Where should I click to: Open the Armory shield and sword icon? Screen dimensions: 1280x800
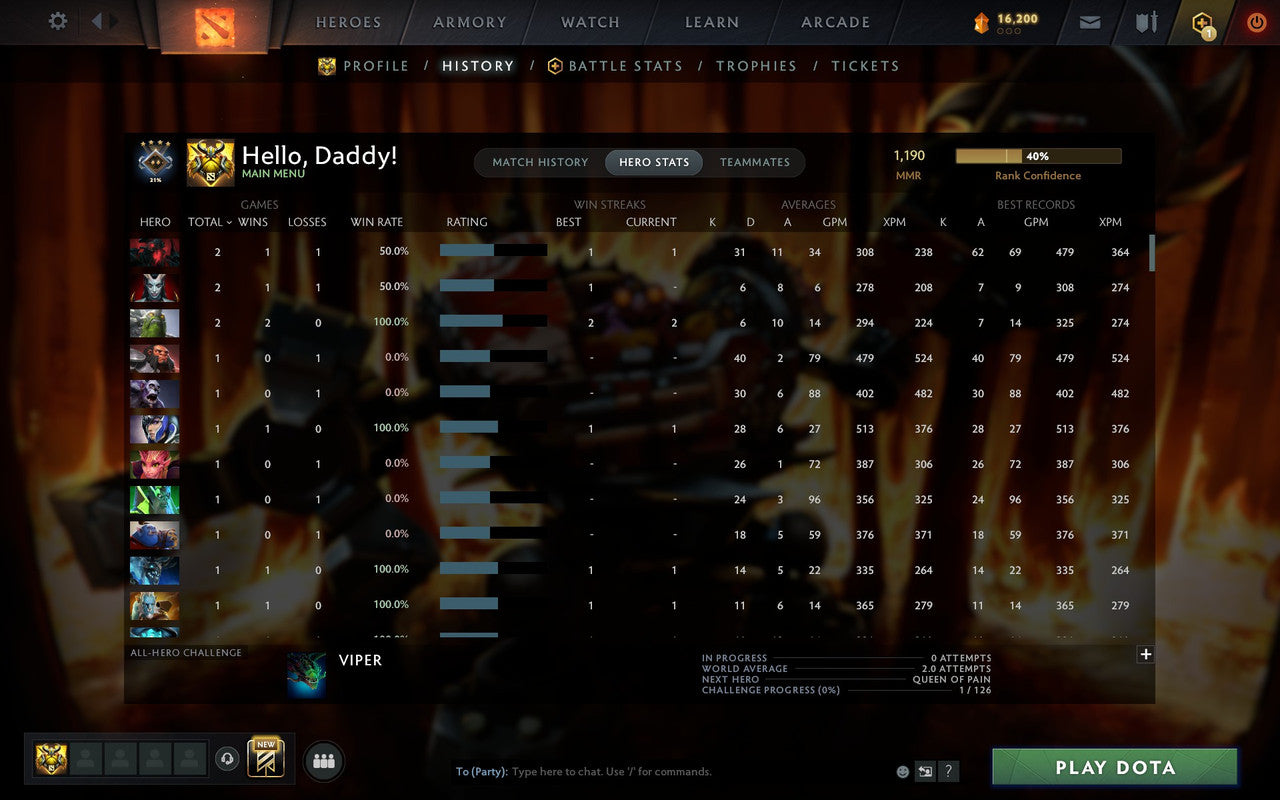click(x=1144, y=21)
